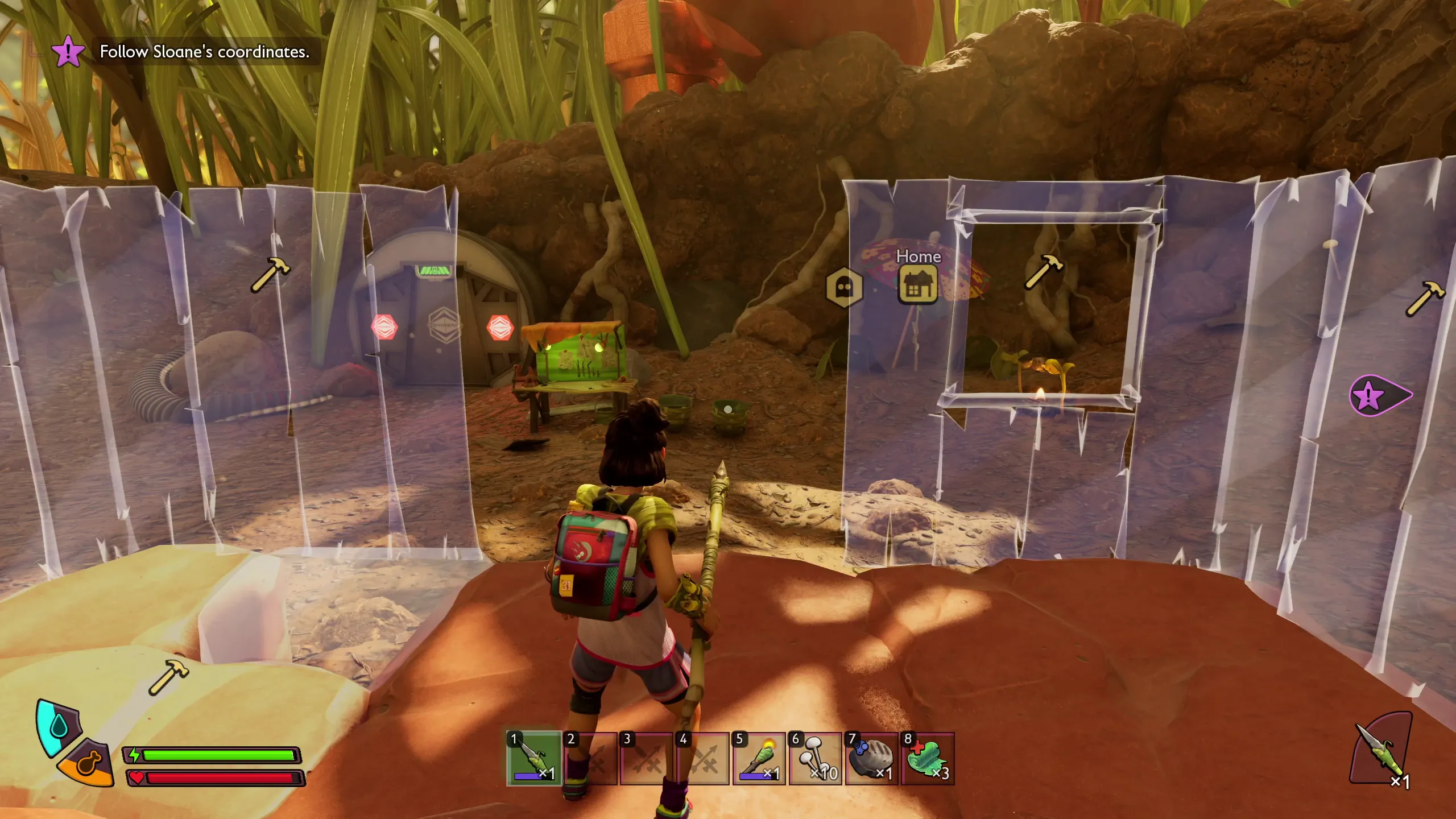Screen dimensions: 1456x819
Task: Select the spear in hotbar slot 1
Action: 533,758
